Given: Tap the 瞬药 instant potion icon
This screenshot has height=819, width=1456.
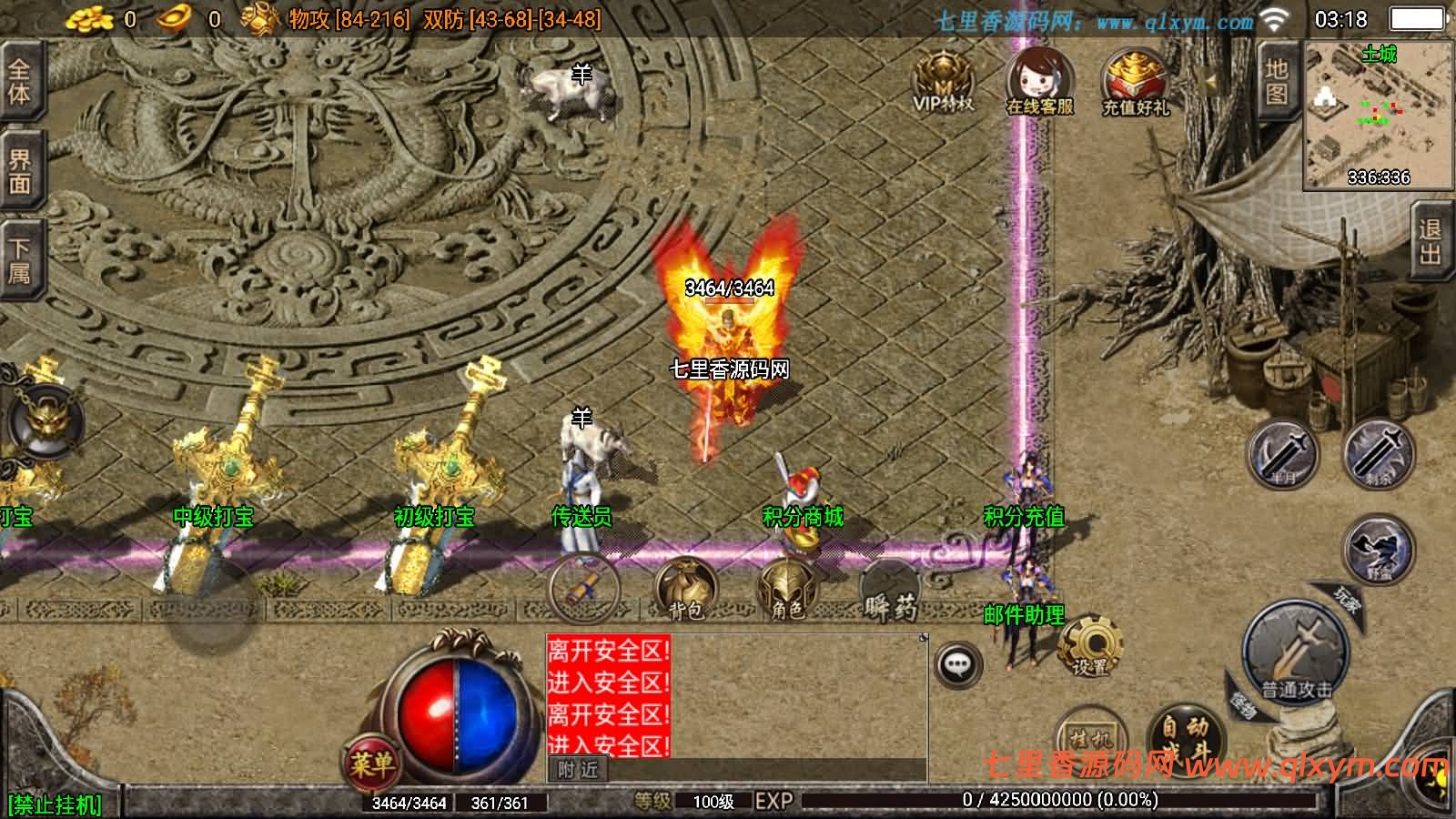Looking at the screenshot, I should (x=890, y=591).
